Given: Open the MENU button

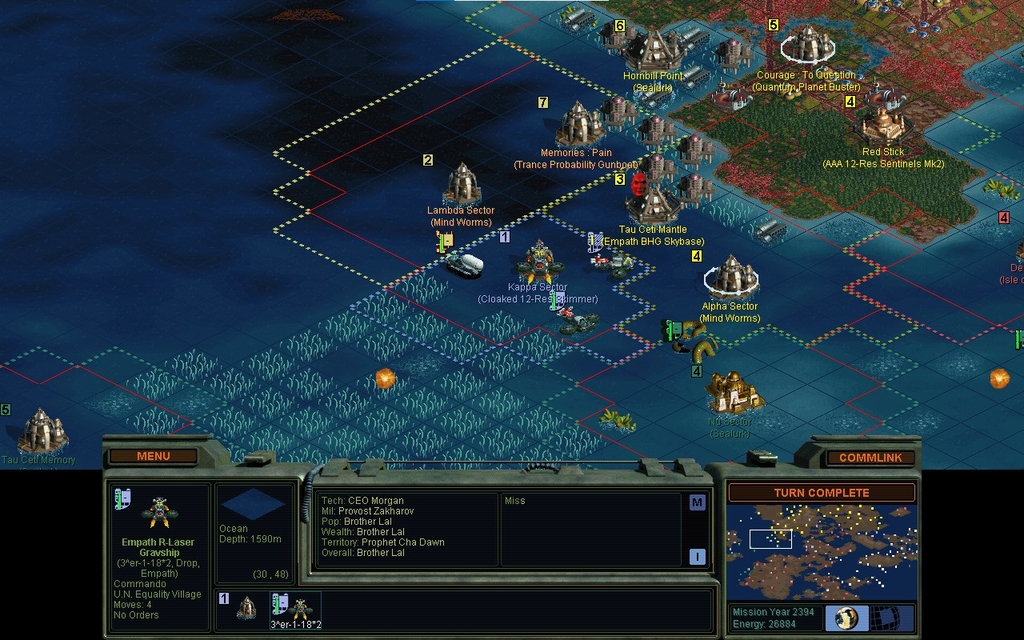Looking at the screenshot, I should (x=153, y=457).
